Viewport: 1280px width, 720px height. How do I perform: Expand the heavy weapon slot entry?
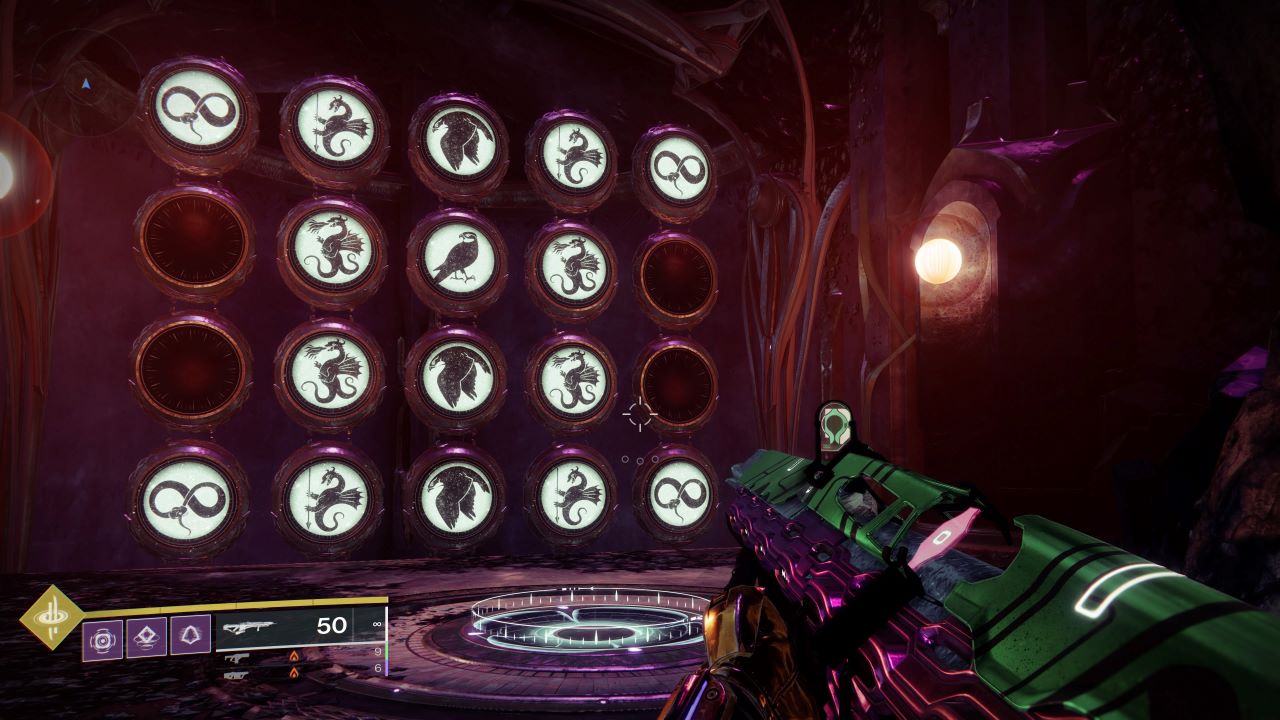238,677
